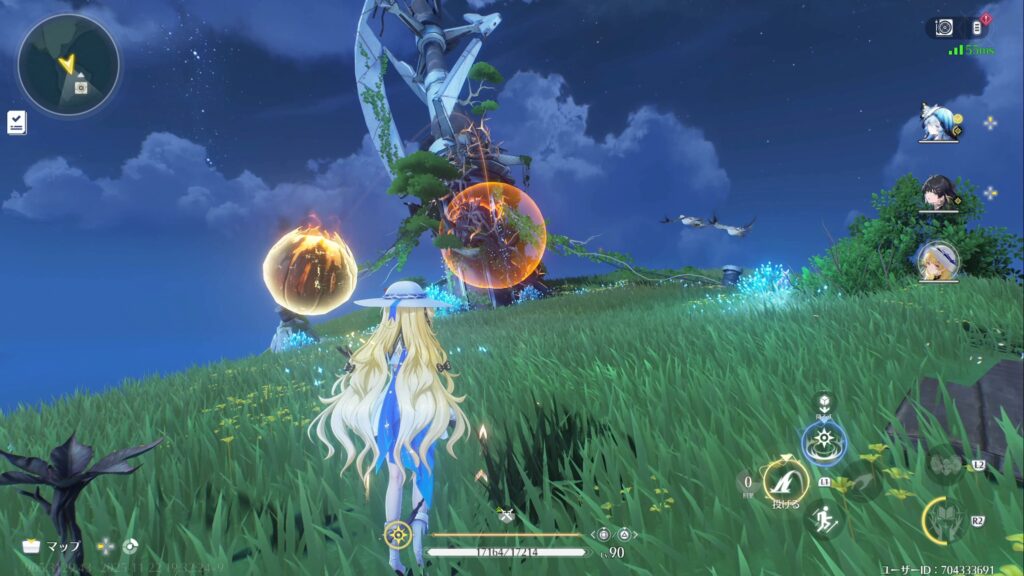The image size is (1024, 576).
Task: Open the circular minimap
Action: [68, 65]
